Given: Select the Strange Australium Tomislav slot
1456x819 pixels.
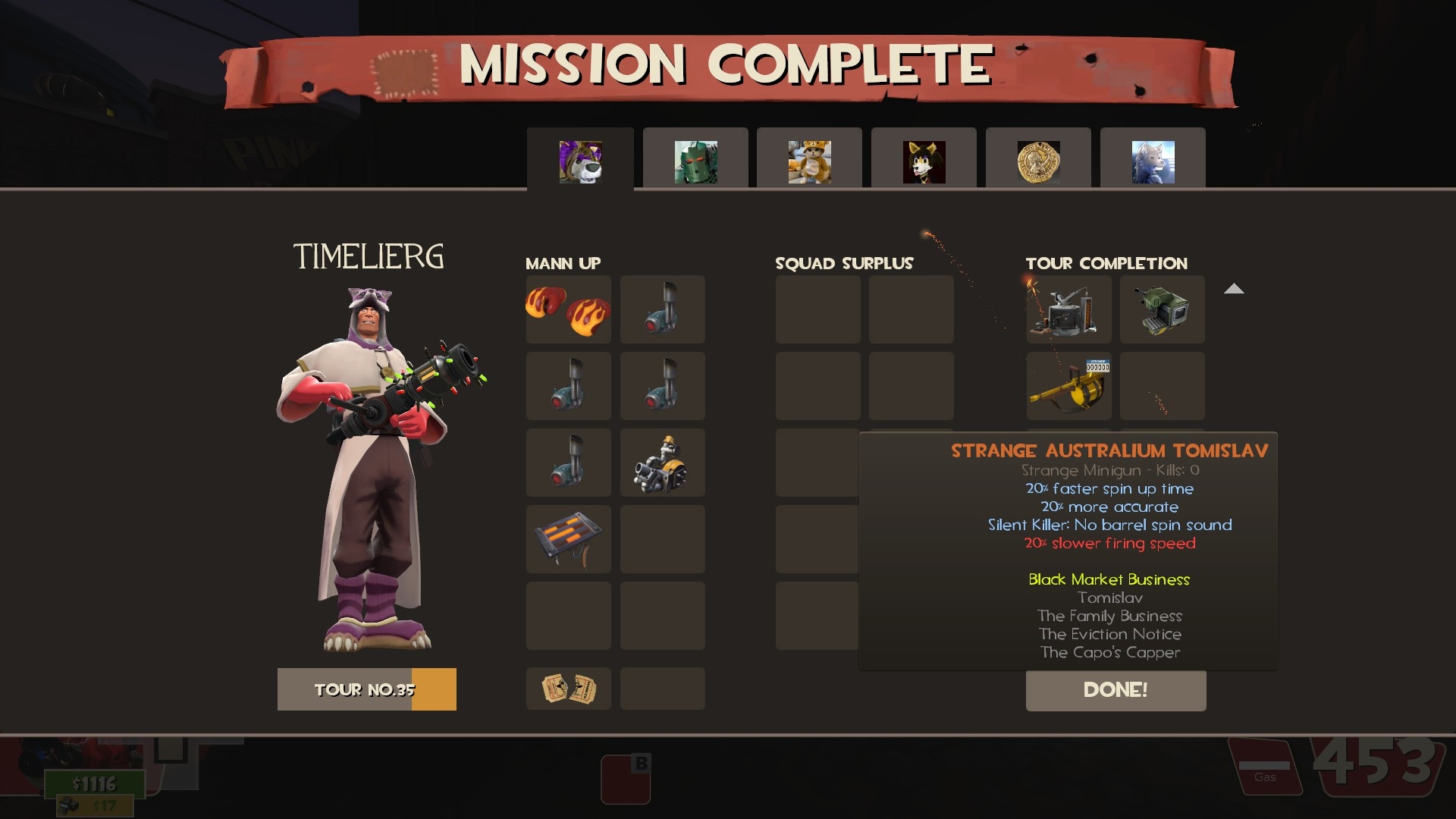Looking at the screenshot, I should (1068, 386).
